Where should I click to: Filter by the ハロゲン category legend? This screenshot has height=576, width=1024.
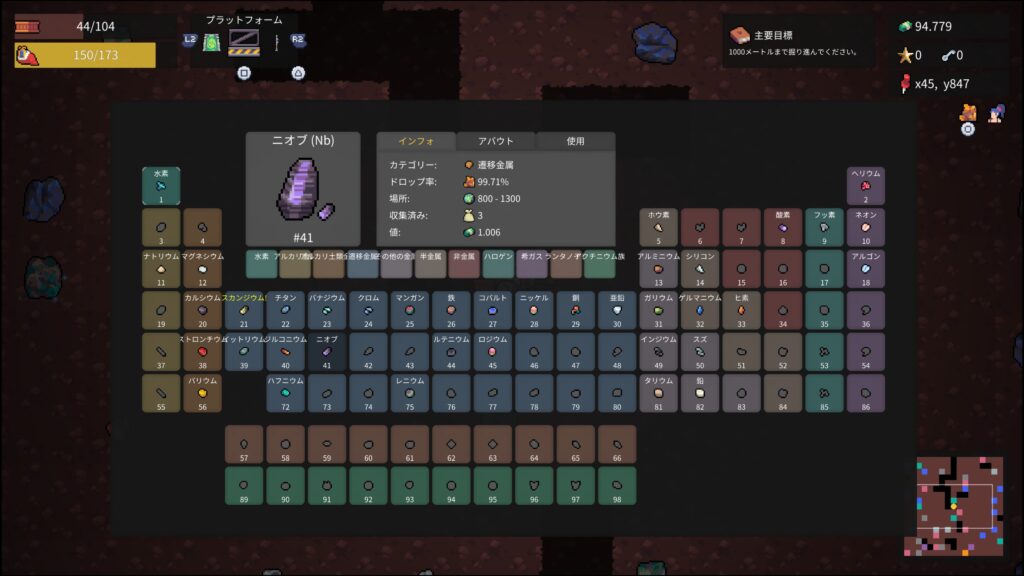point(498,264)
